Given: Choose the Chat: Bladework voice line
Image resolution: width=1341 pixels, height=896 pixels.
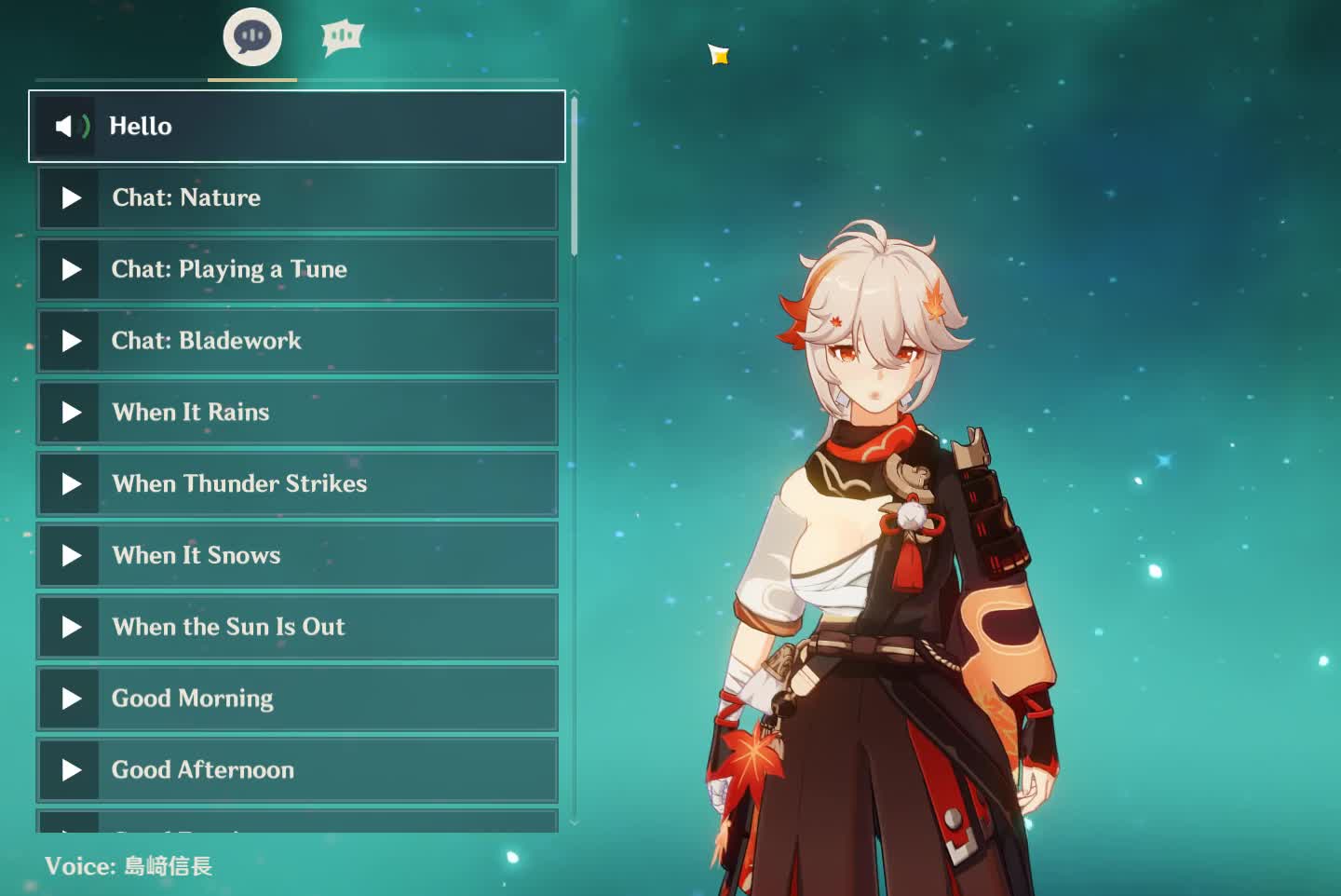Looking at the screenshot, I should [x=297, y=341].
